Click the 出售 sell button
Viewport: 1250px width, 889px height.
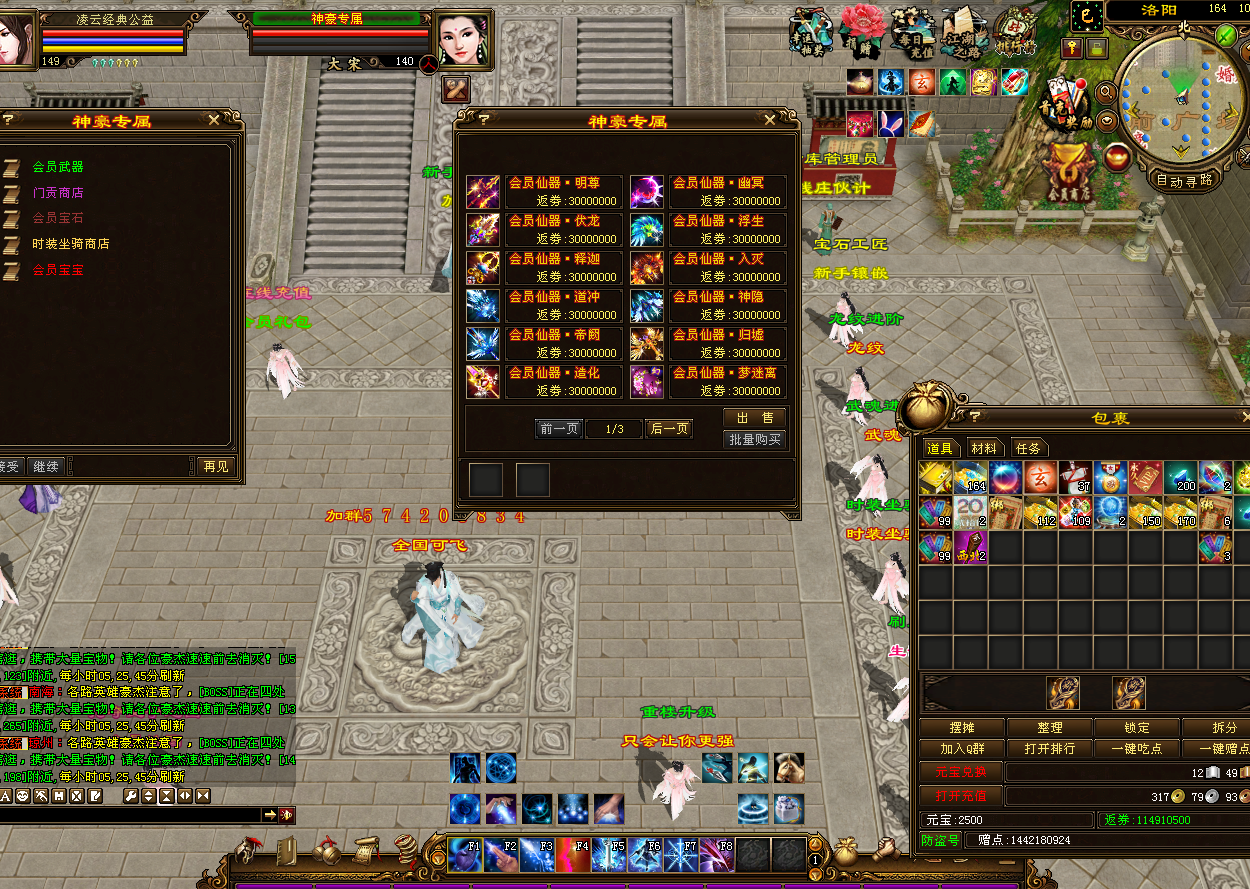click(755, 418)
